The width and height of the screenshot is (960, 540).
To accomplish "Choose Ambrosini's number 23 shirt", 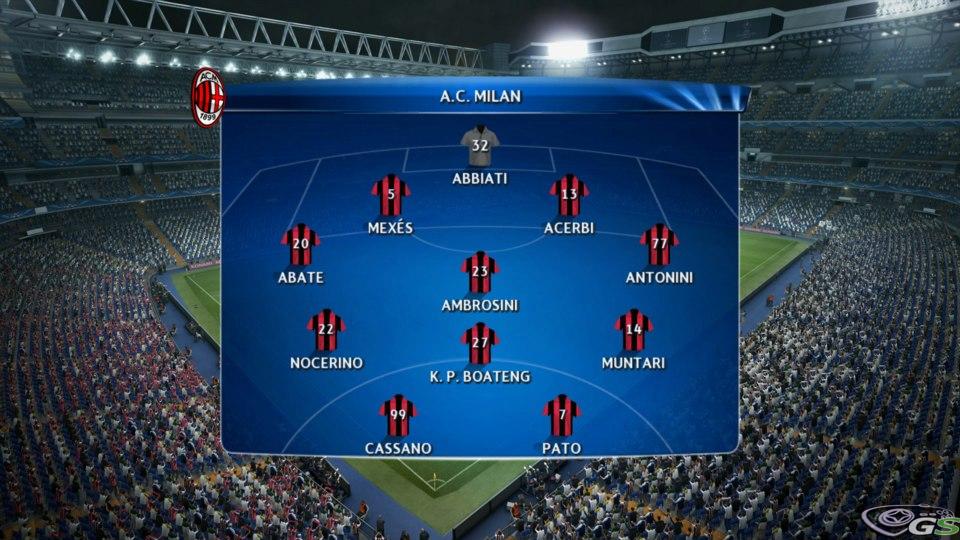I will point(480,272).
